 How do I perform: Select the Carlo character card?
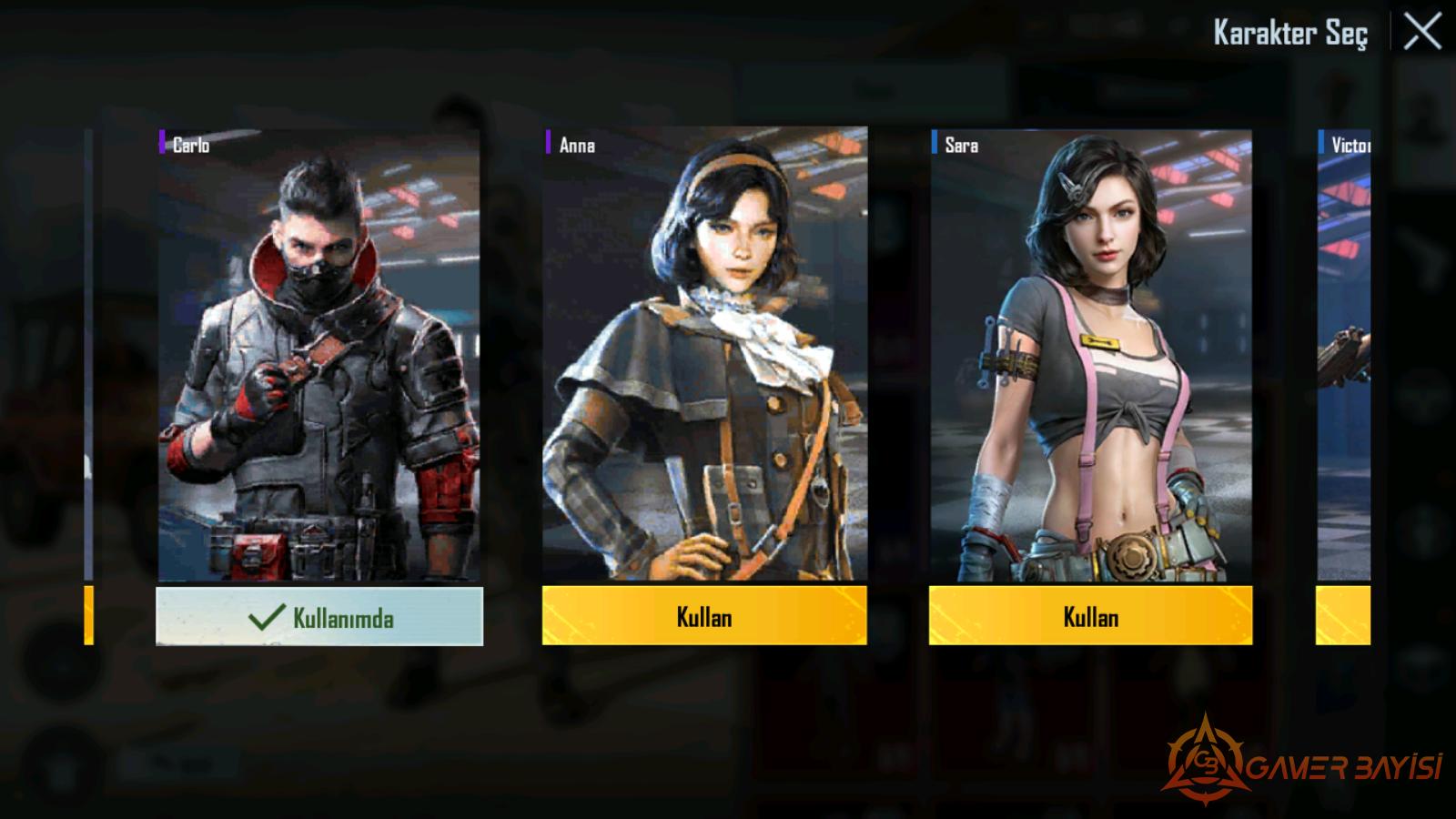pos(319,355)
